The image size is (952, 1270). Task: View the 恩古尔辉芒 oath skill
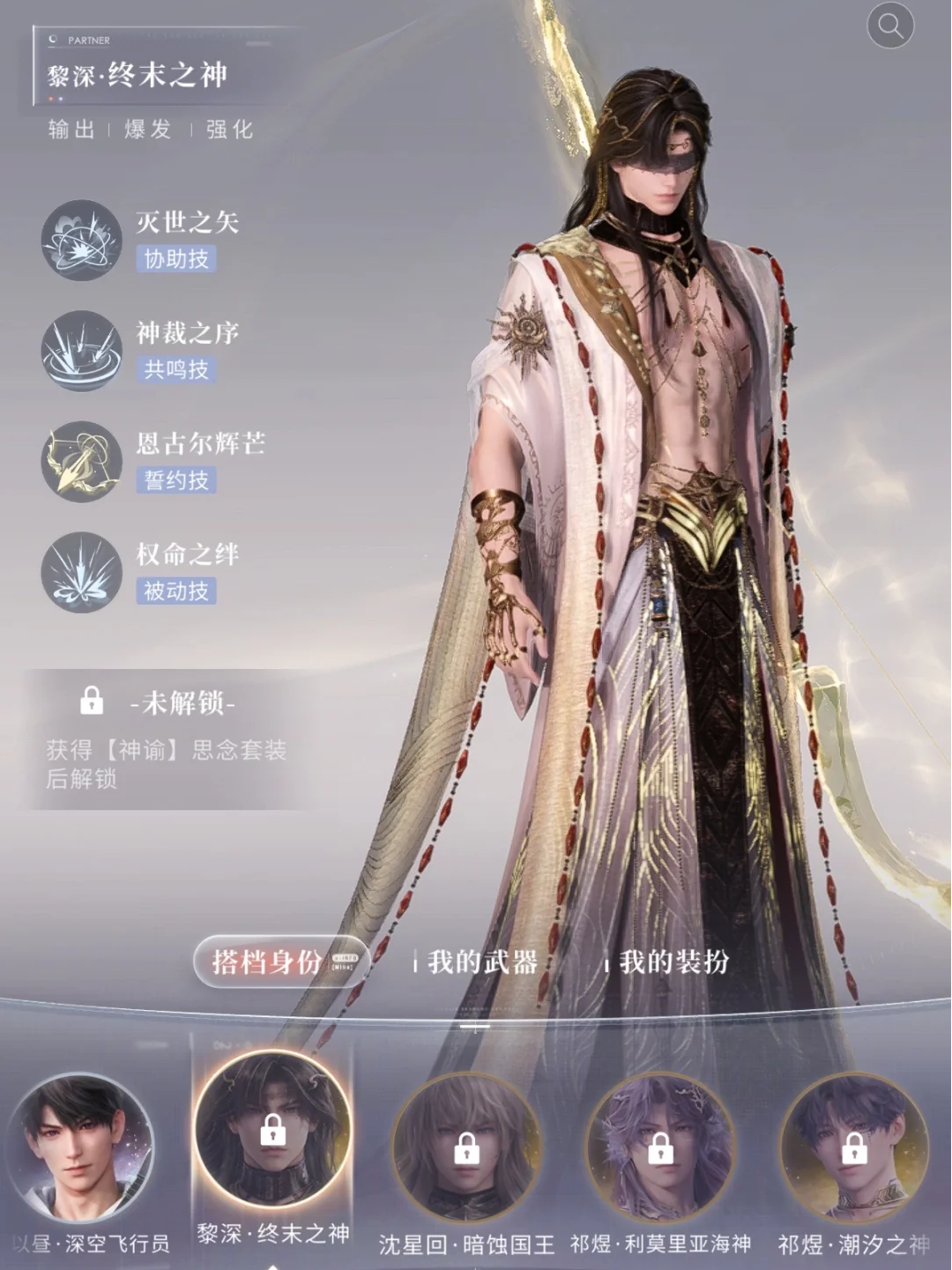(82, 461)
